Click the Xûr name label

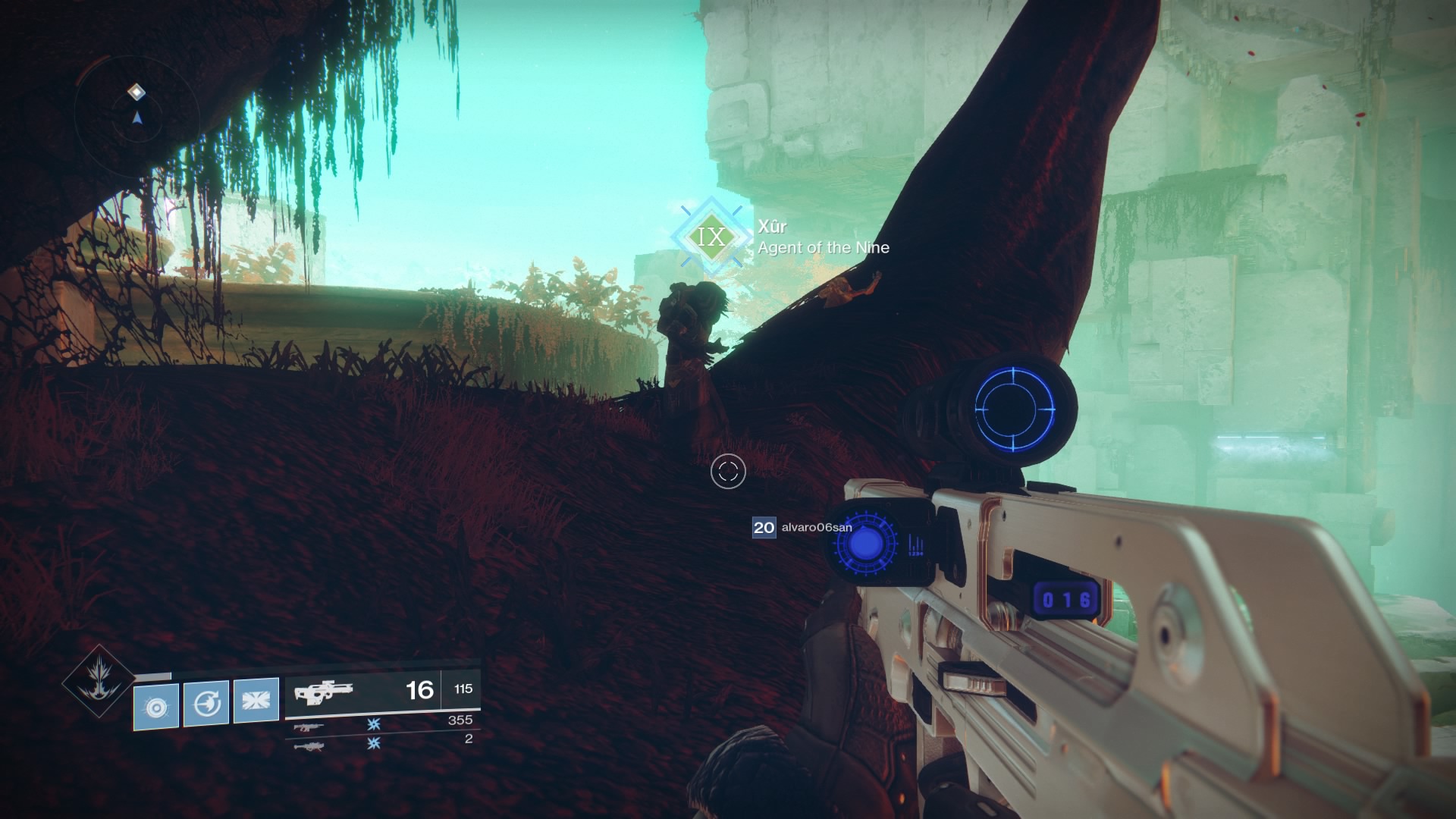[x=771, y=226]
